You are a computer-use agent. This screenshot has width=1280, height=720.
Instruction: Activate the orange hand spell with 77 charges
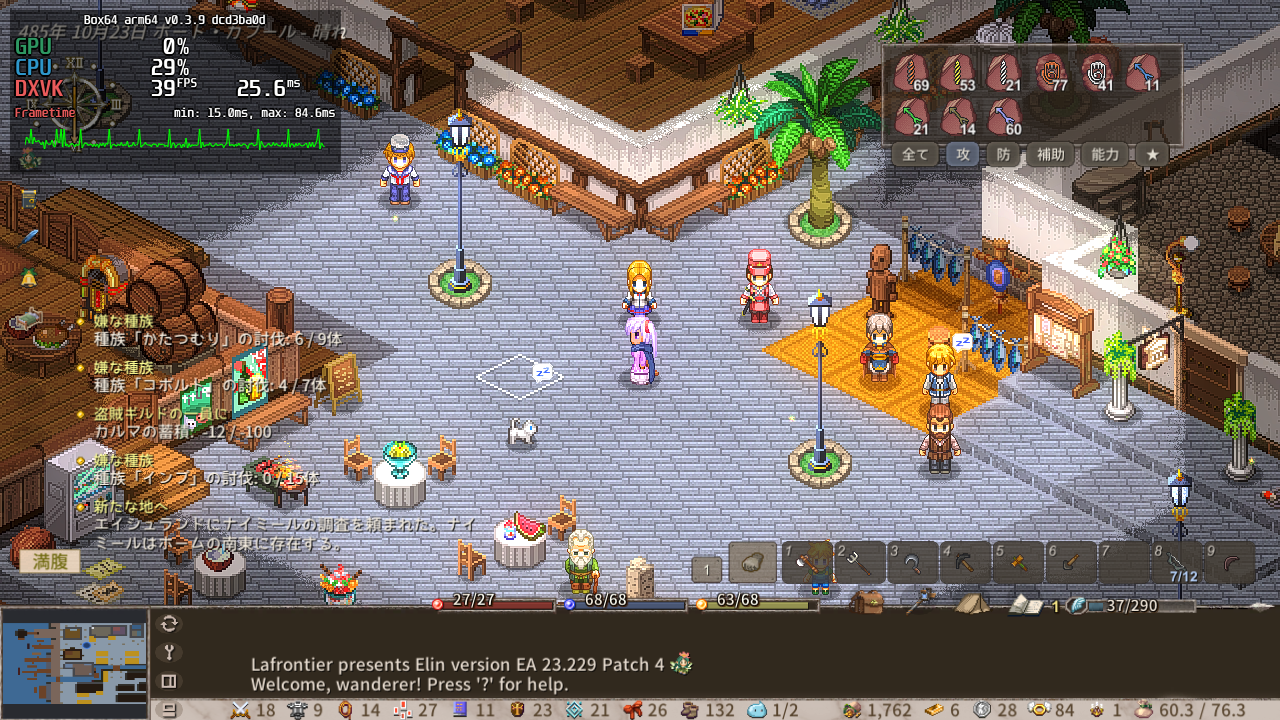click(x=1050, y=73)
